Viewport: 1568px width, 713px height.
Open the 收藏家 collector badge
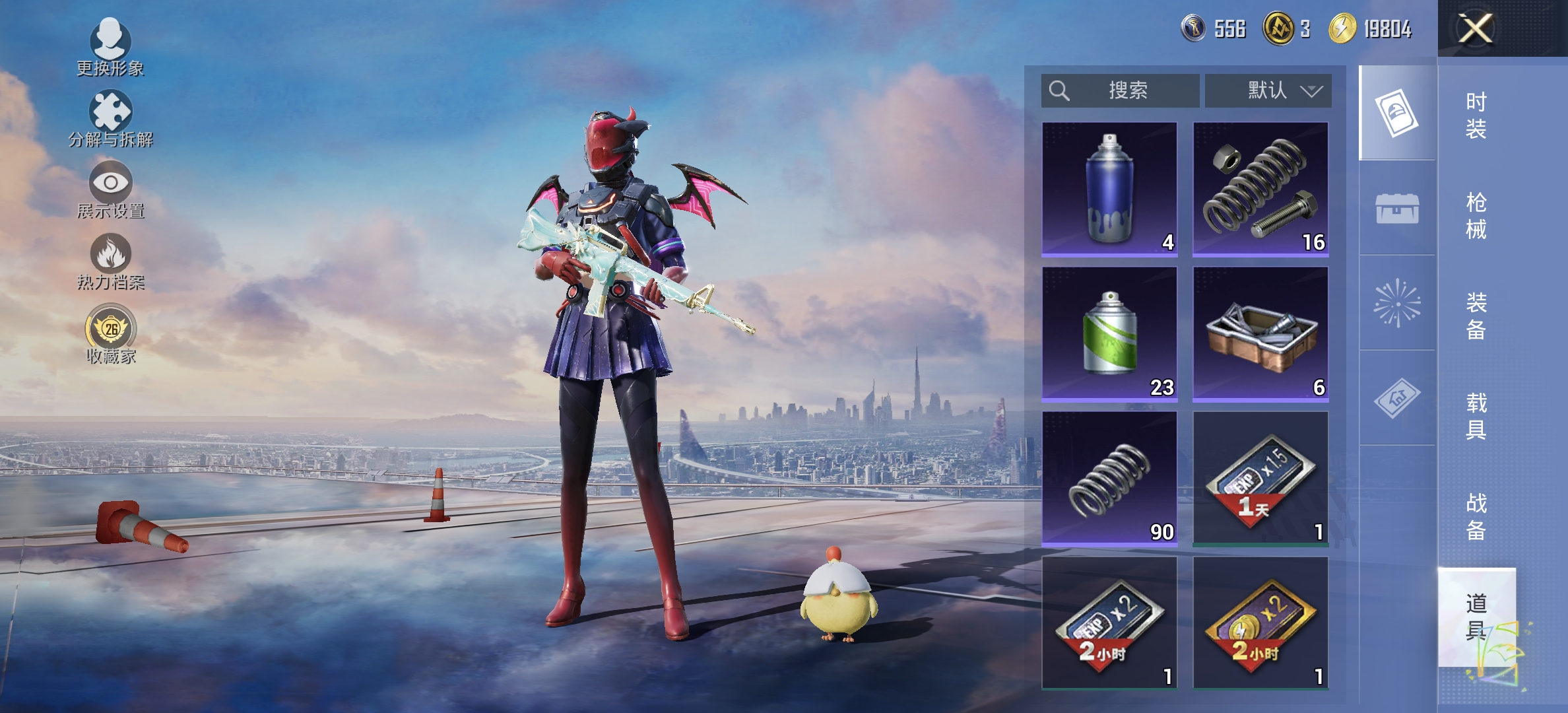coord(110,334)
